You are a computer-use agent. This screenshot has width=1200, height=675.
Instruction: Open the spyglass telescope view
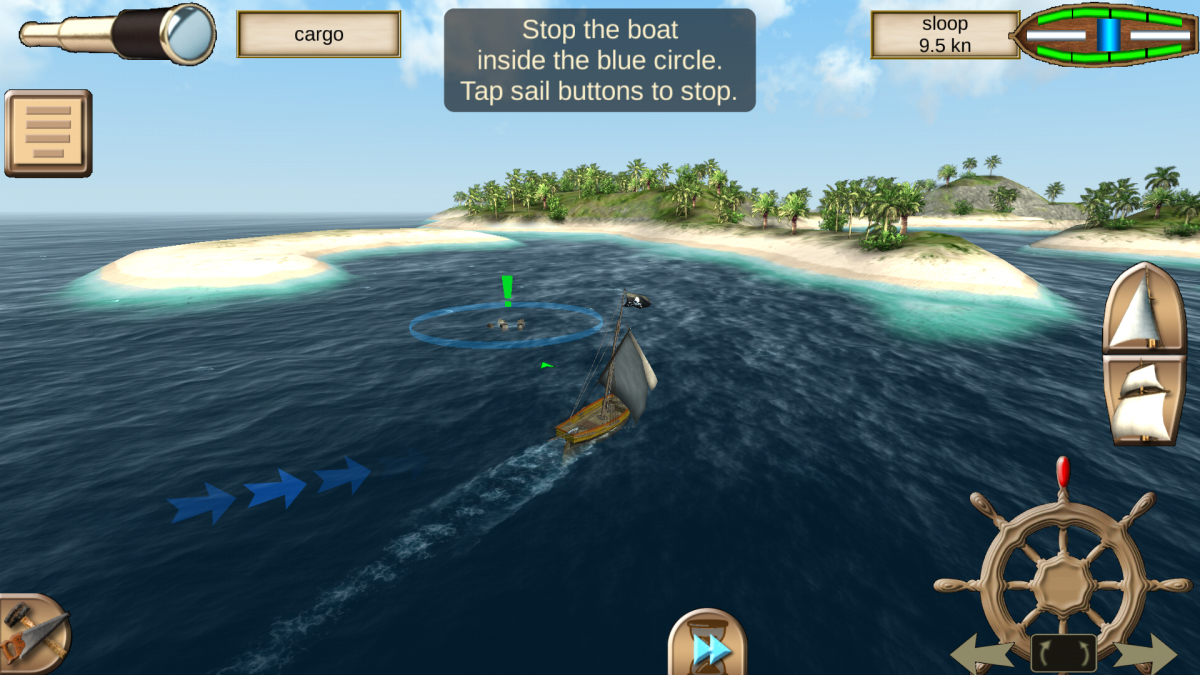[x=118, y=33]
